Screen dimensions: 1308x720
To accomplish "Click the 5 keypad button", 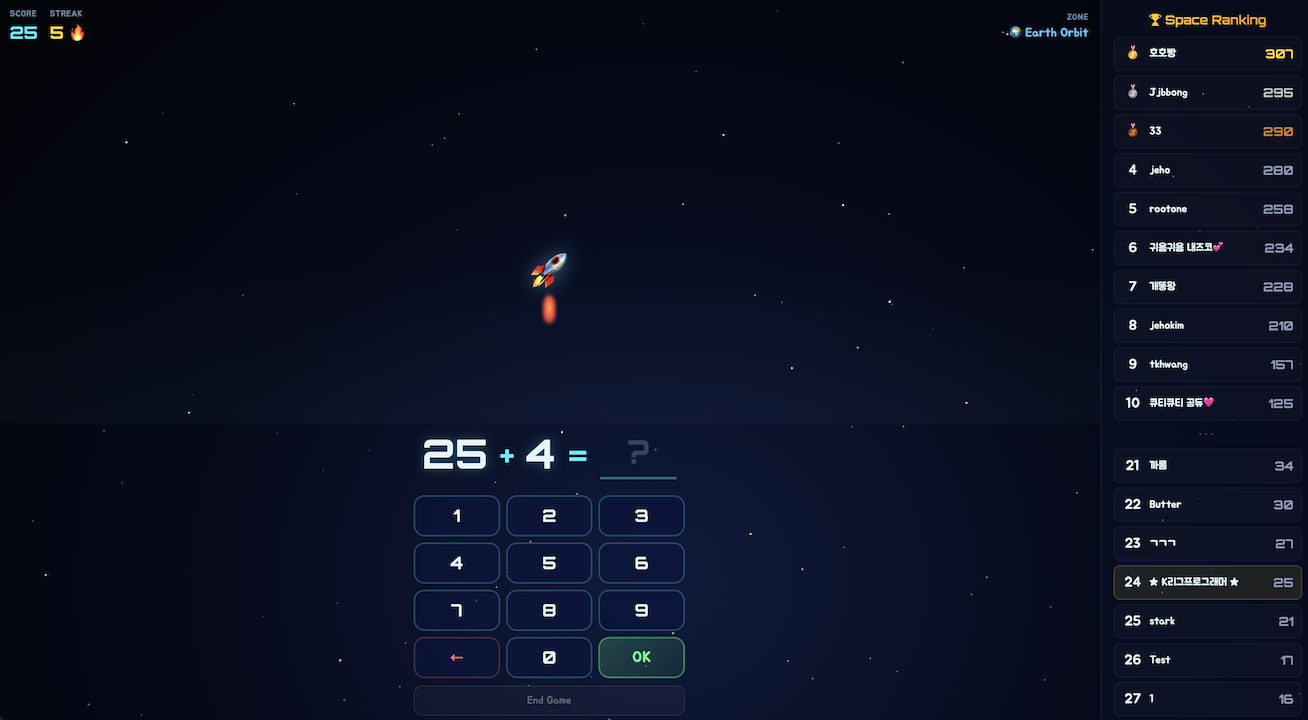I will pos(549,563).
